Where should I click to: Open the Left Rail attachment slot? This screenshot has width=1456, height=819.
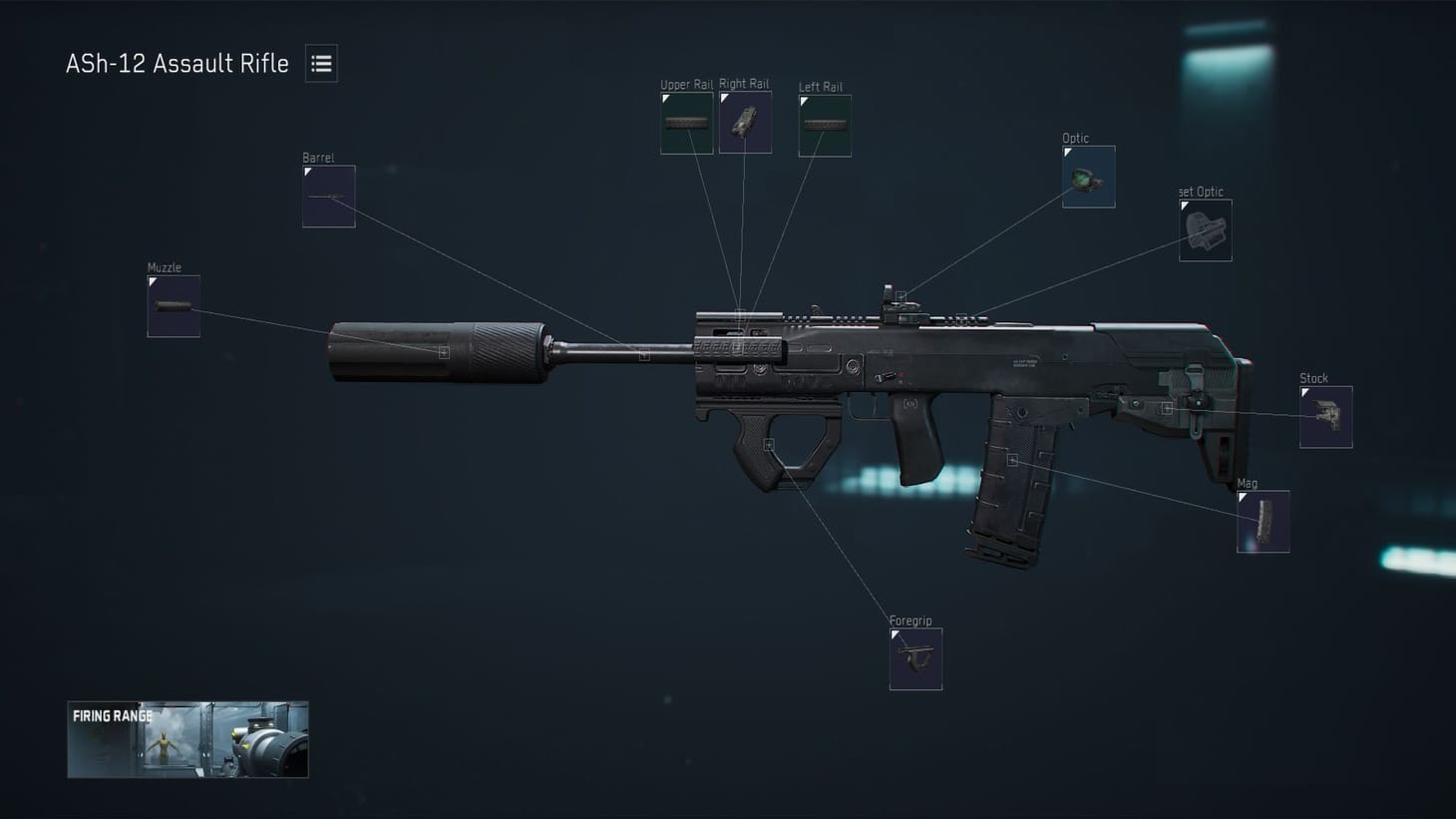tap(824, 124)
